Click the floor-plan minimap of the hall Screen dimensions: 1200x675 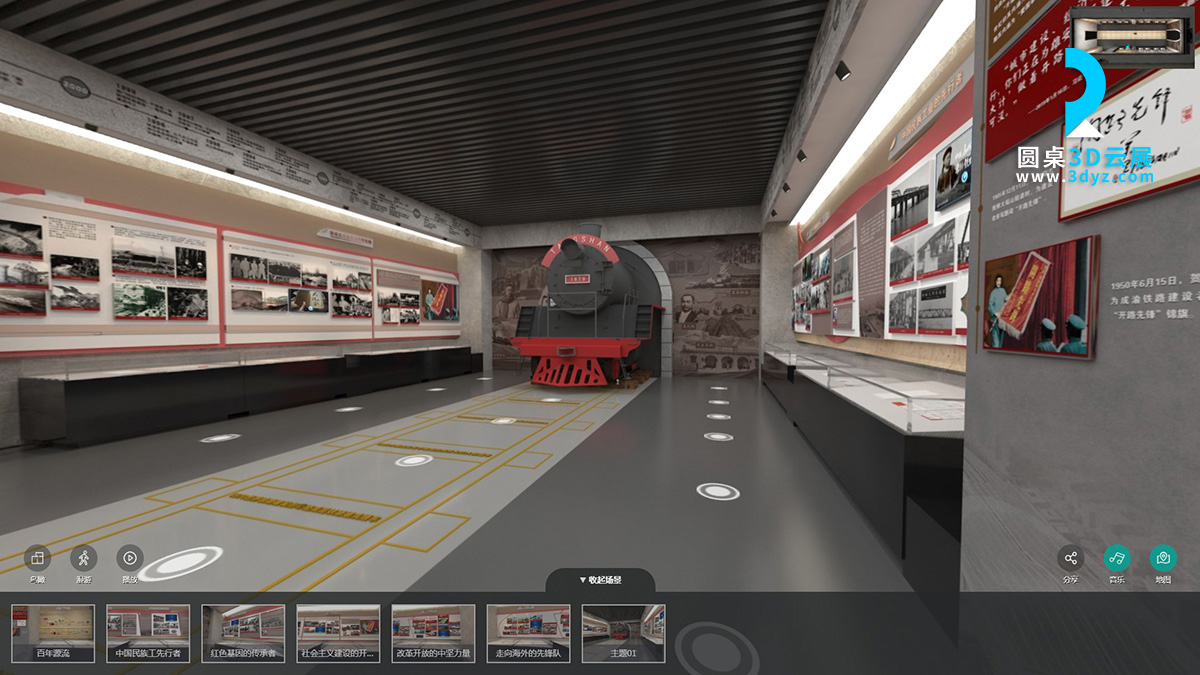tap(1130, 37)
